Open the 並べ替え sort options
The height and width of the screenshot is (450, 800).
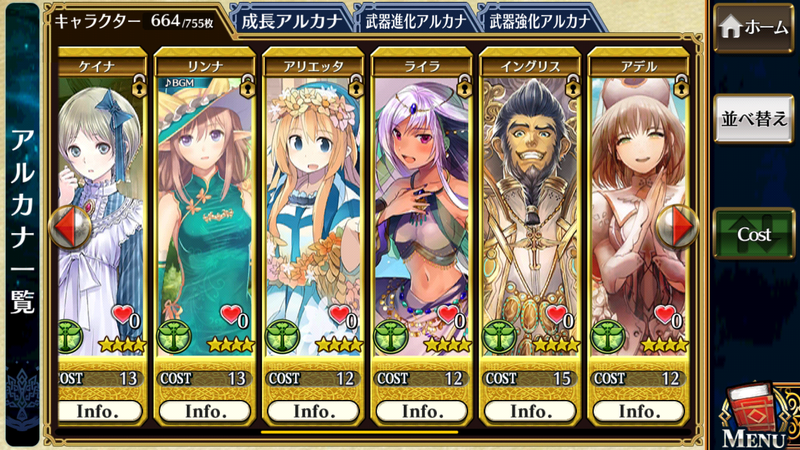(754, 119)
